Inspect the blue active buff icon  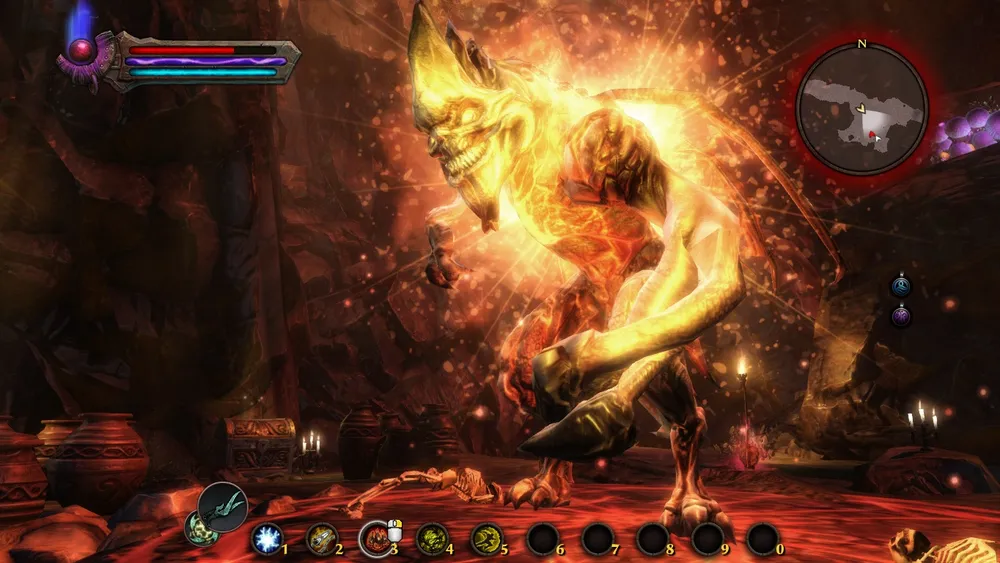click(x=902, y=287)
